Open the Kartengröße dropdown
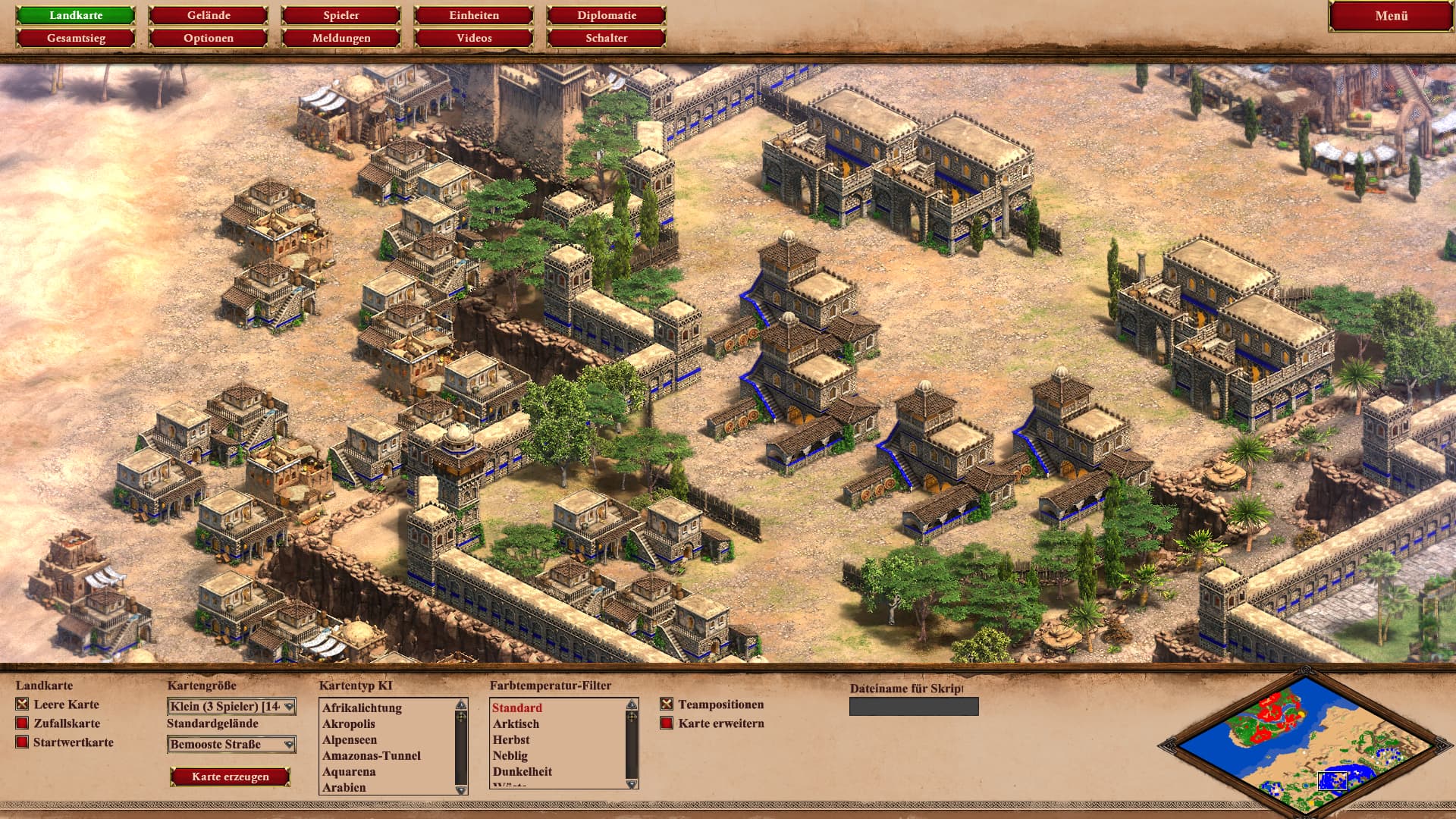 click(231, 707)
